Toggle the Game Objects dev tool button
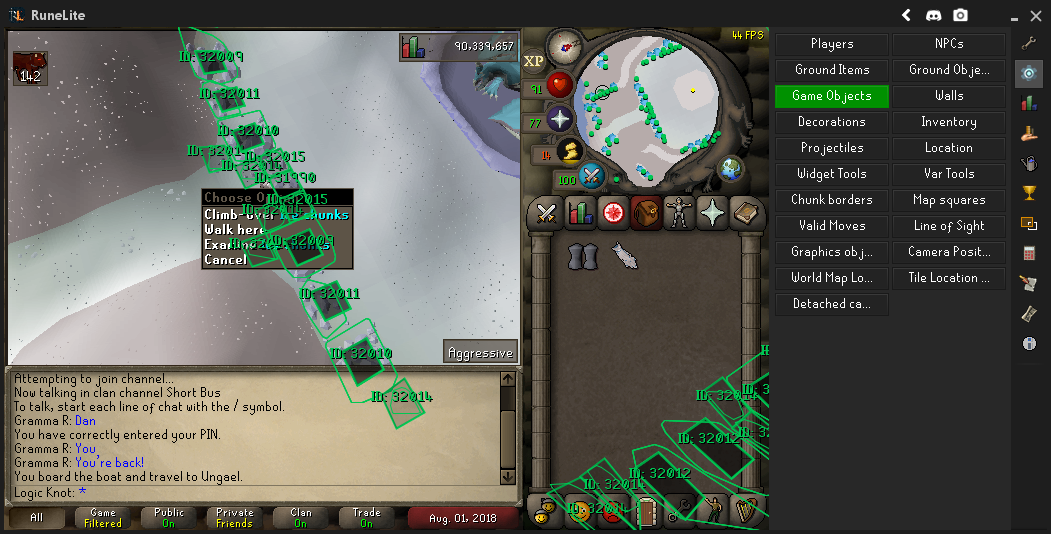The width and height of the screenshot is (1051, 534). tap(831, 96)
